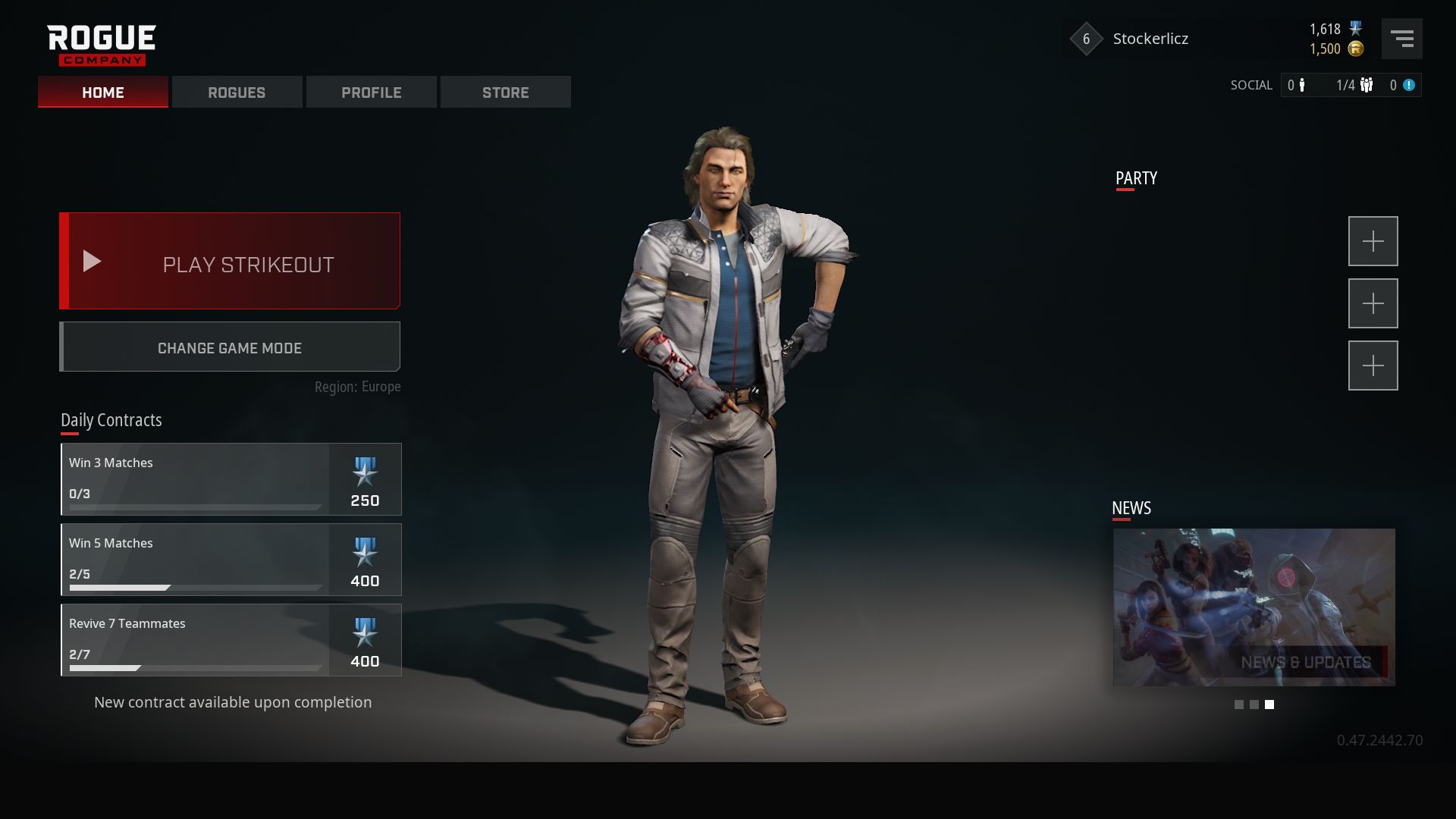Open the party members 1/4 indicator
1456x819 pixels.
pos(1354,86)
